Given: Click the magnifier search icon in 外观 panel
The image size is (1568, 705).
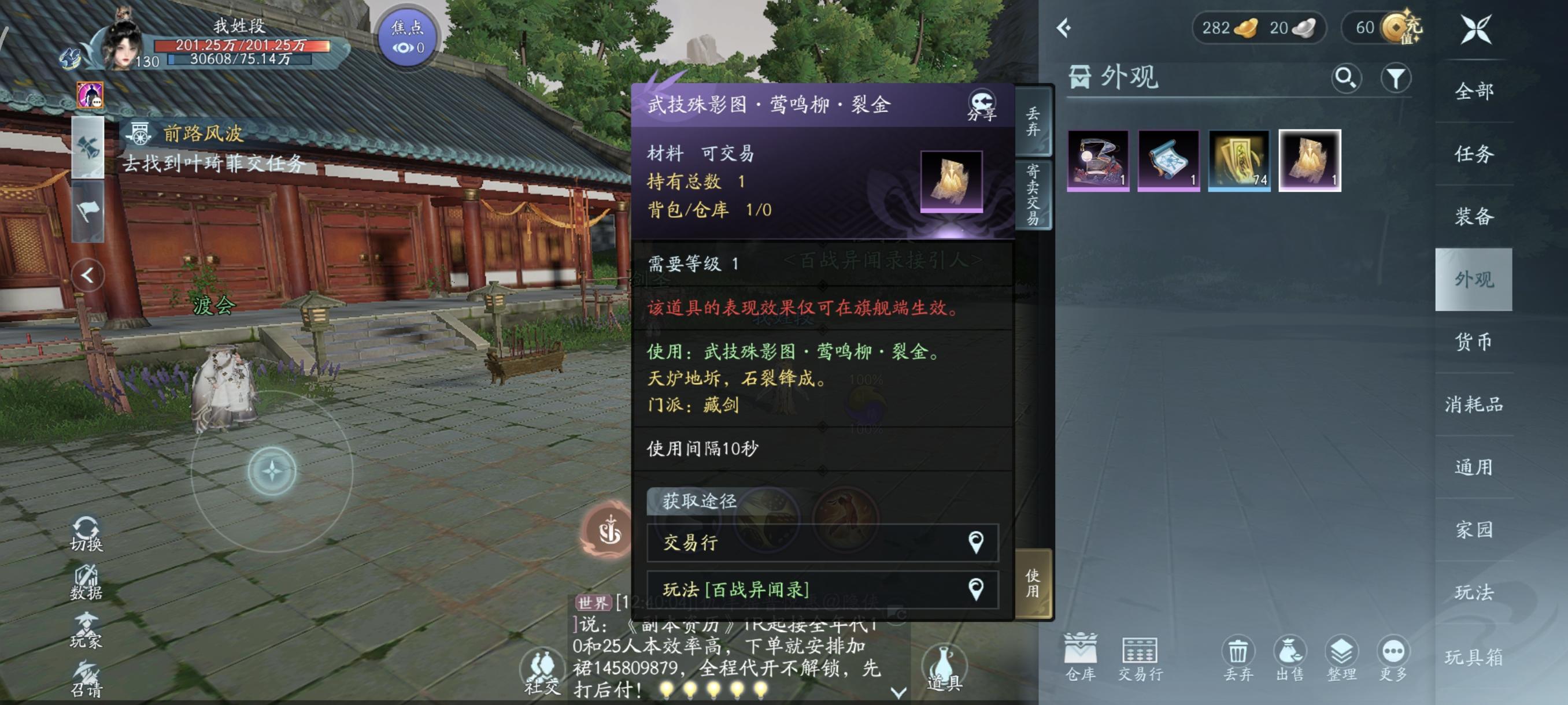Looking at the screenshot, I should click(x=1347, y=78).
